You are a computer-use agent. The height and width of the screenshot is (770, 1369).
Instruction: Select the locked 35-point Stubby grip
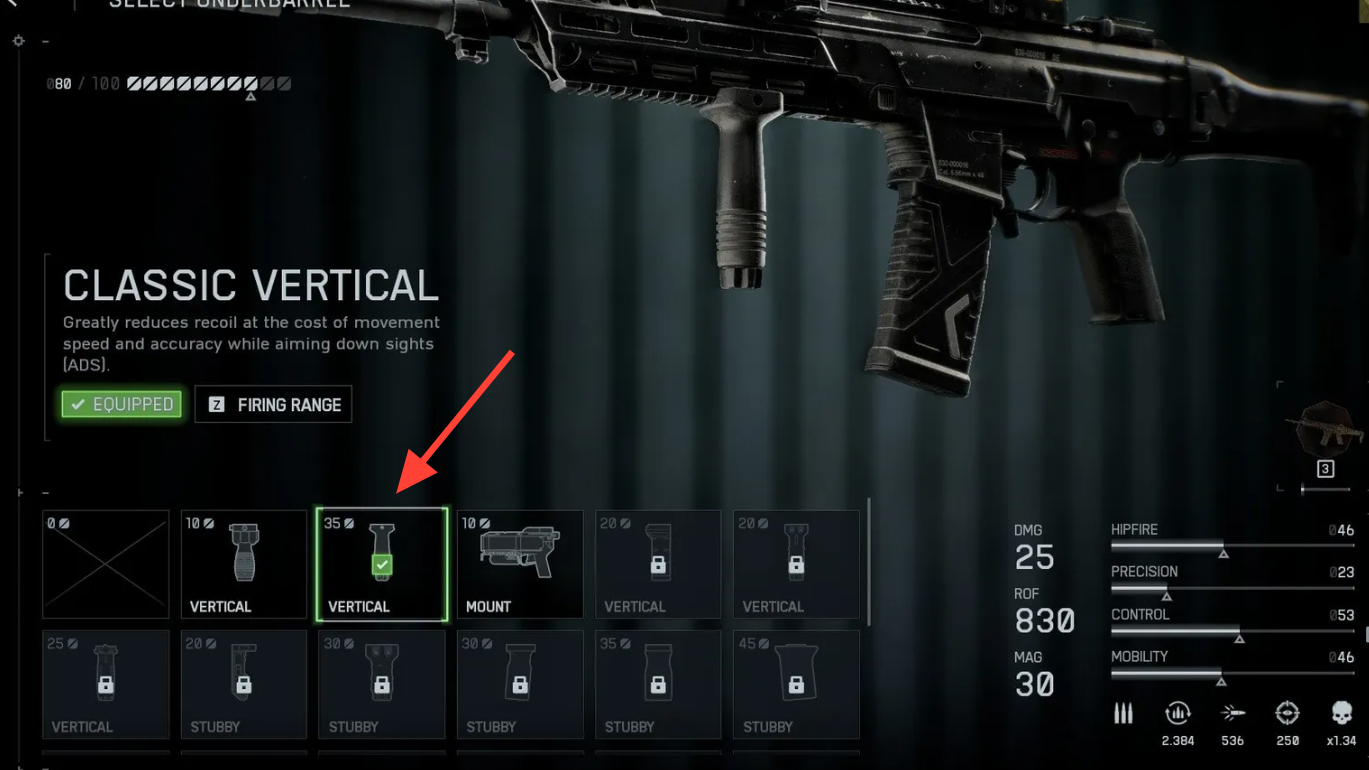658,685
